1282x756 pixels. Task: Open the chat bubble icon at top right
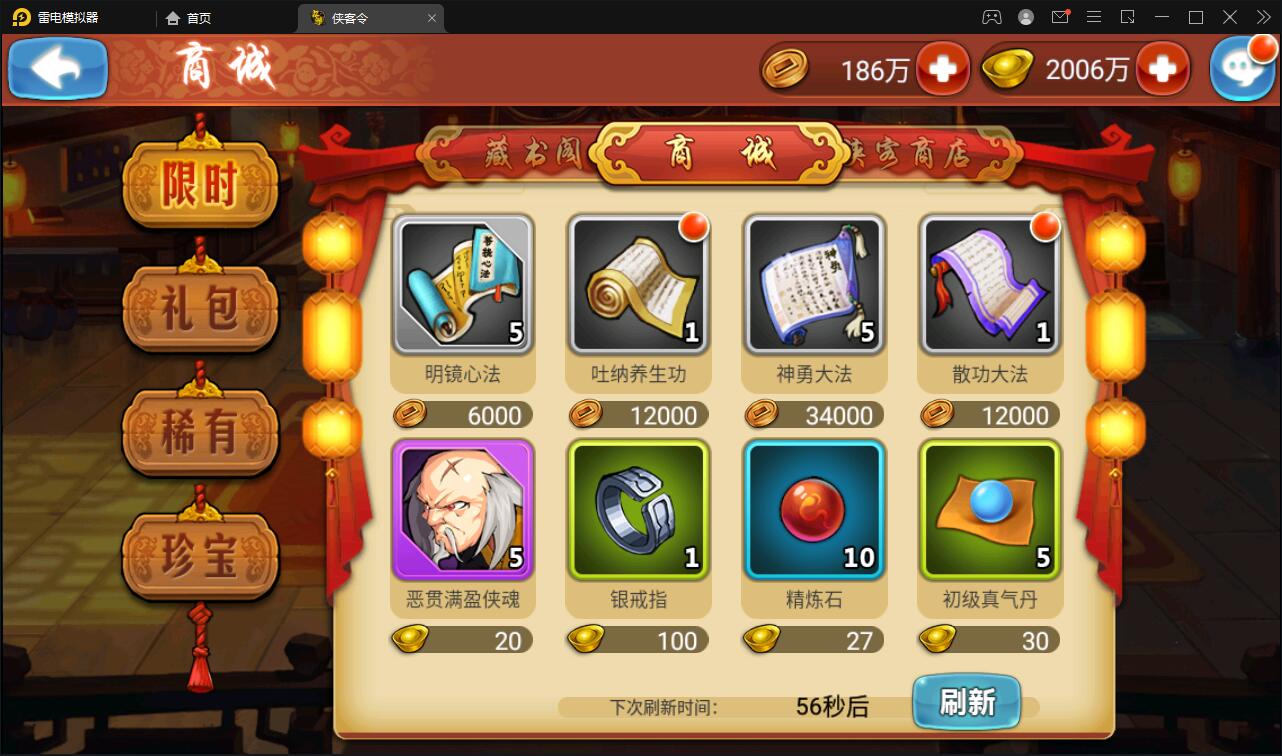tap(1240, 68)
